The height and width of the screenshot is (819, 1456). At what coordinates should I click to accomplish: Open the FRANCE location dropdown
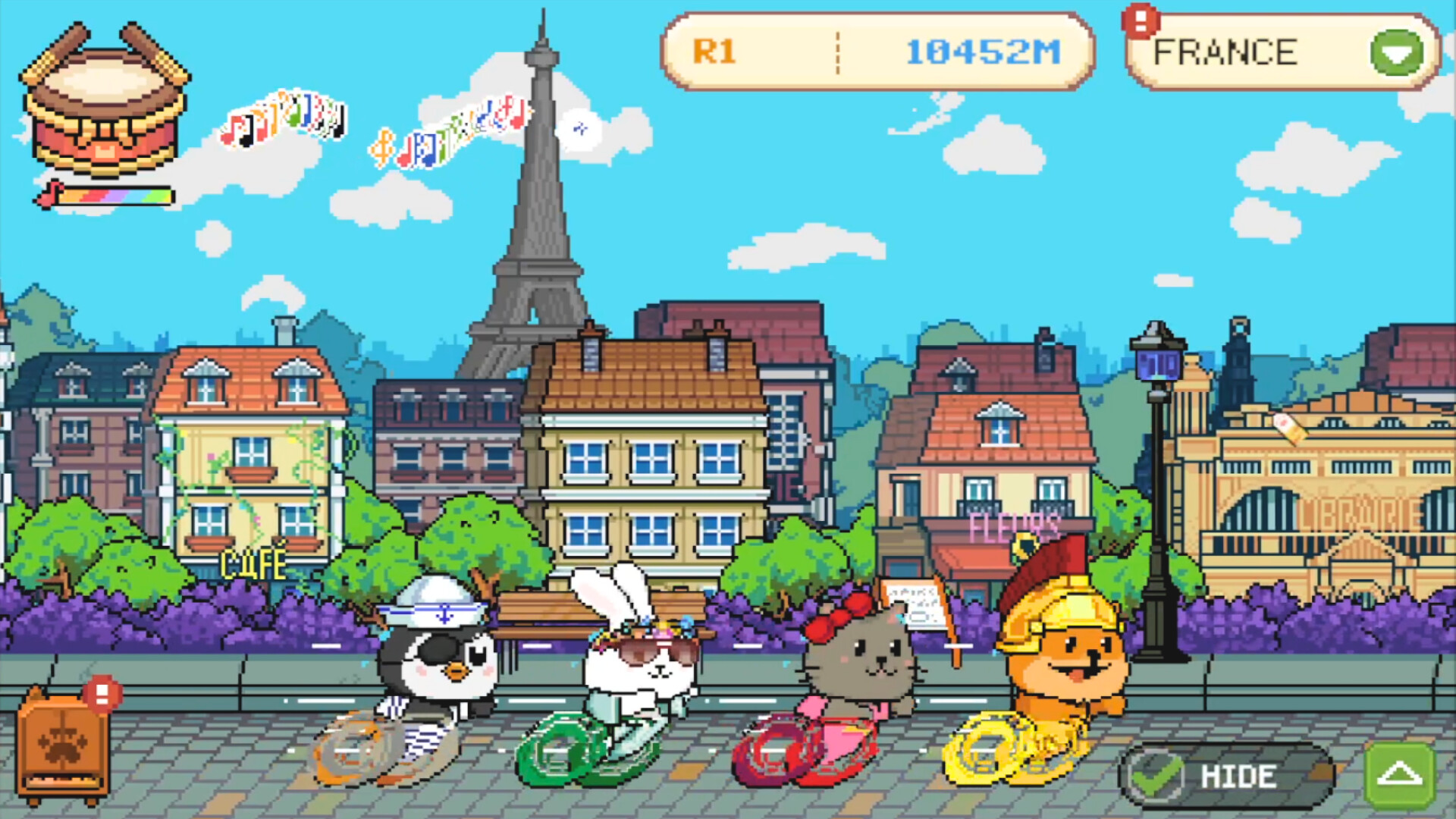[x=1396, y=52]
